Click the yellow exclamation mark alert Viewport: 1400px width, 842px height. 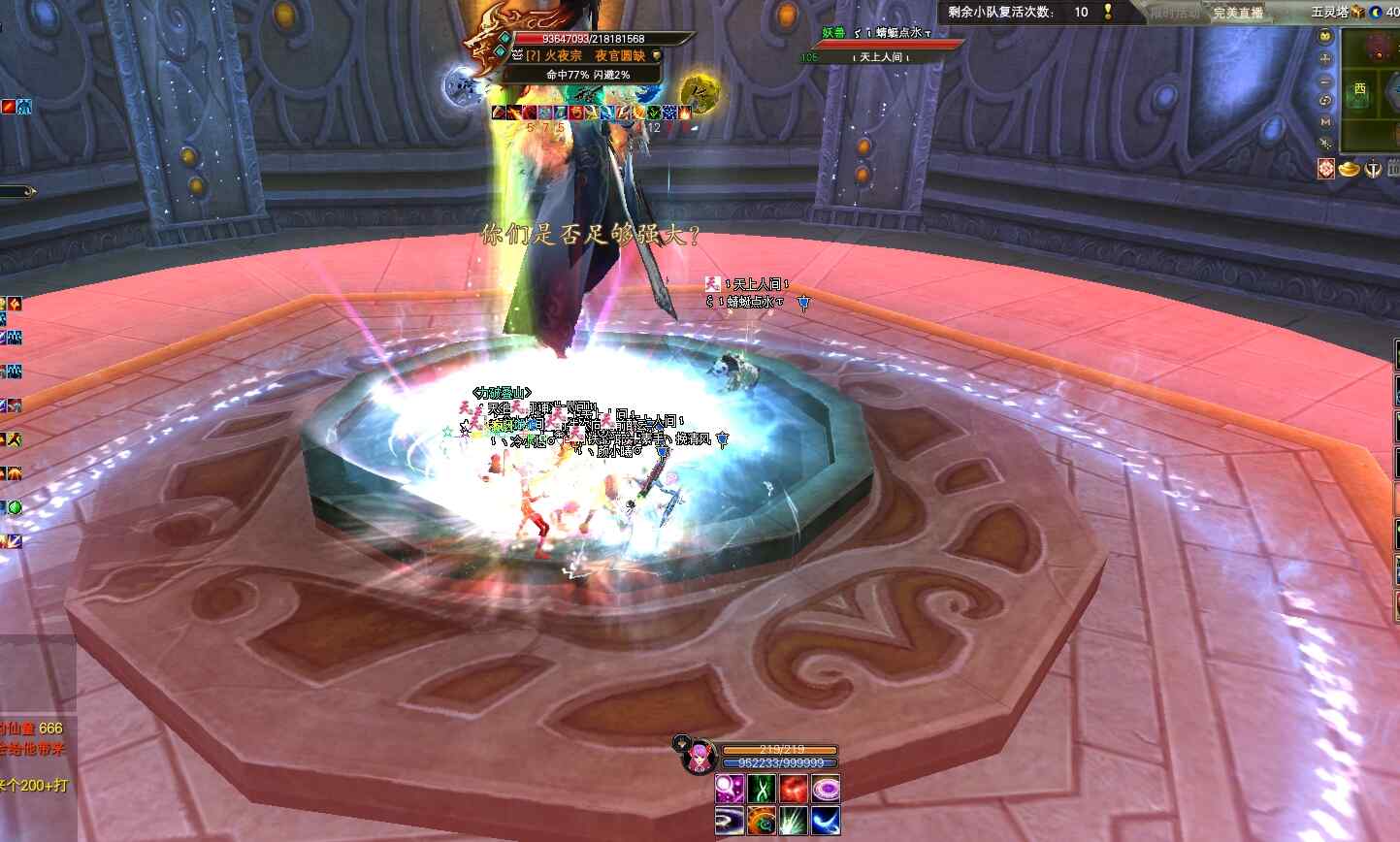(1108, 12)
